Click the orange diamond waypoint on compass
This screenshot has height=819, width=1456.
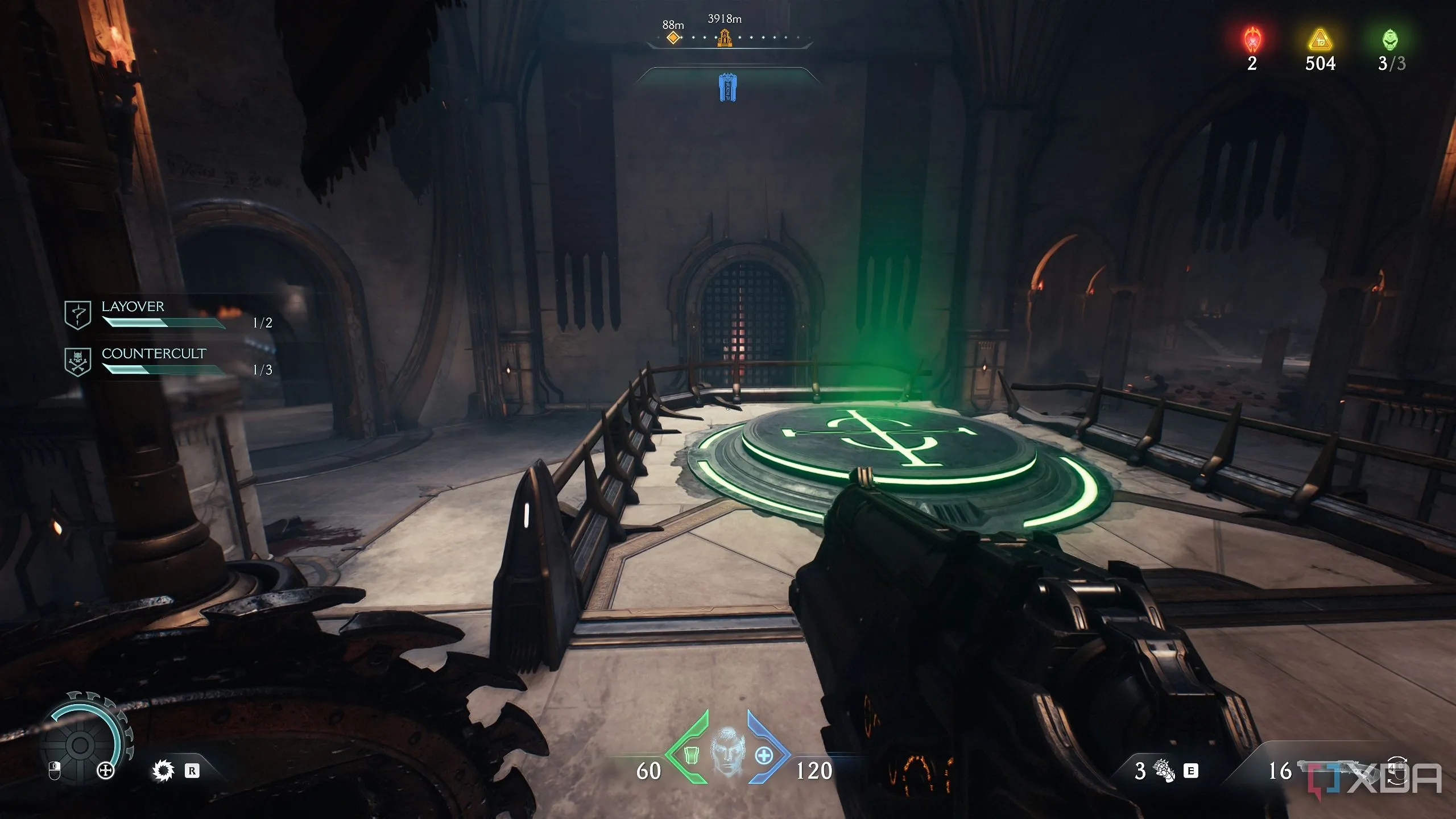coord(673,38)
